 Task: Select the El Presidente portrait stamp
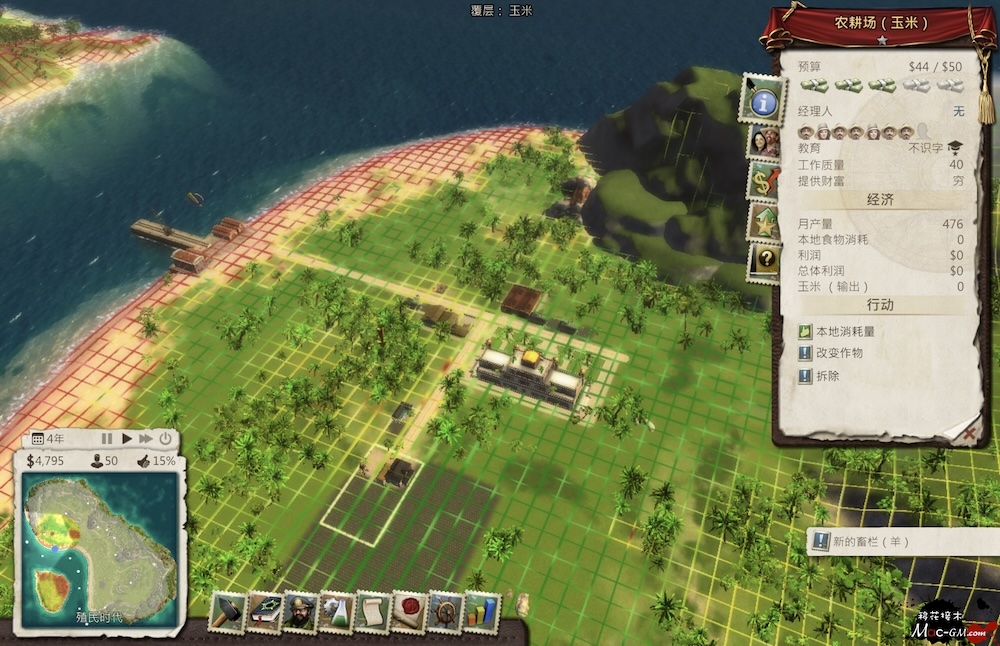pyautogui.click(x=300, y=611)
